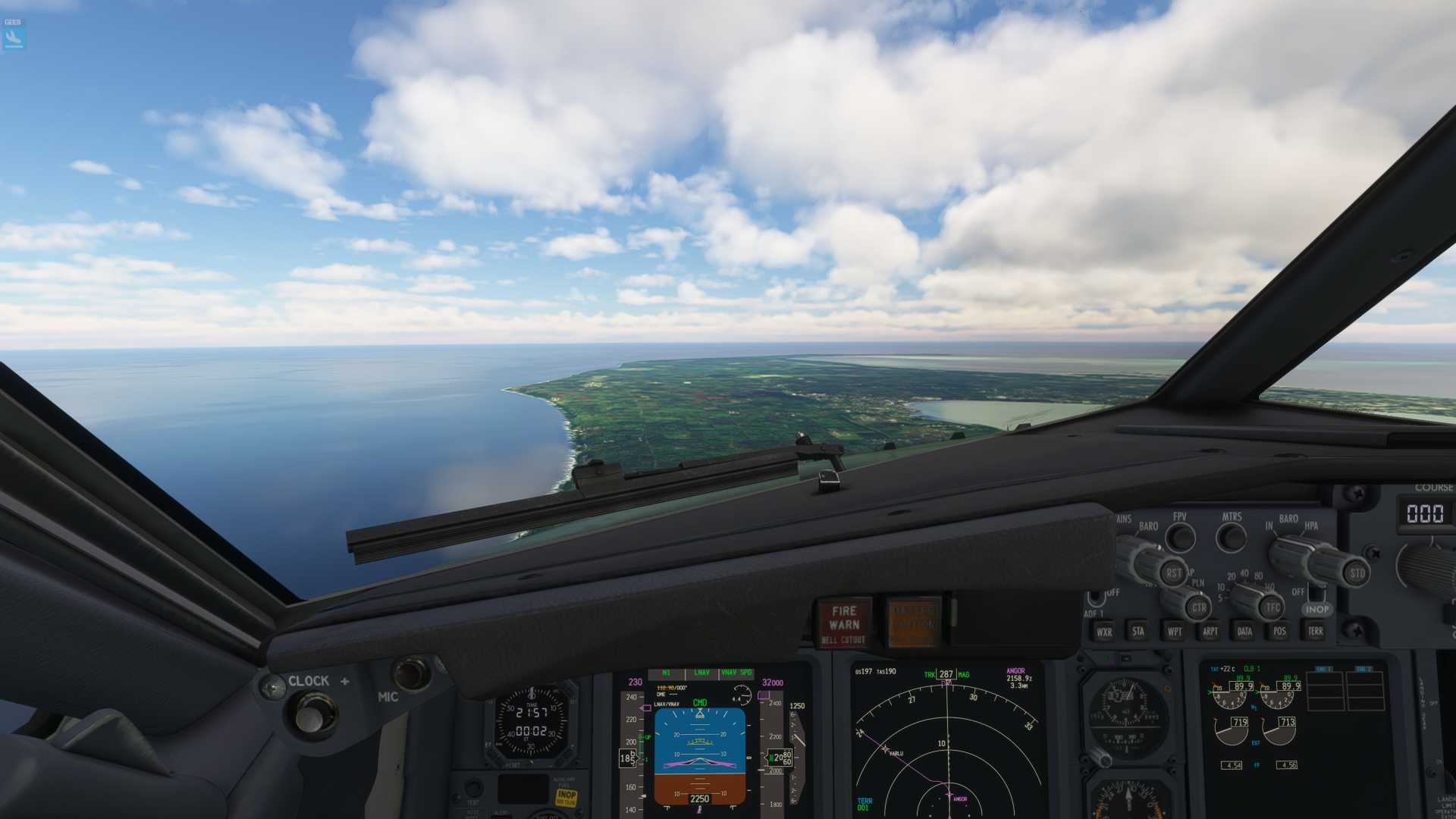Toggle the WPT waypoints map button
1456x819 pixels.
[x=1175, y=631]
